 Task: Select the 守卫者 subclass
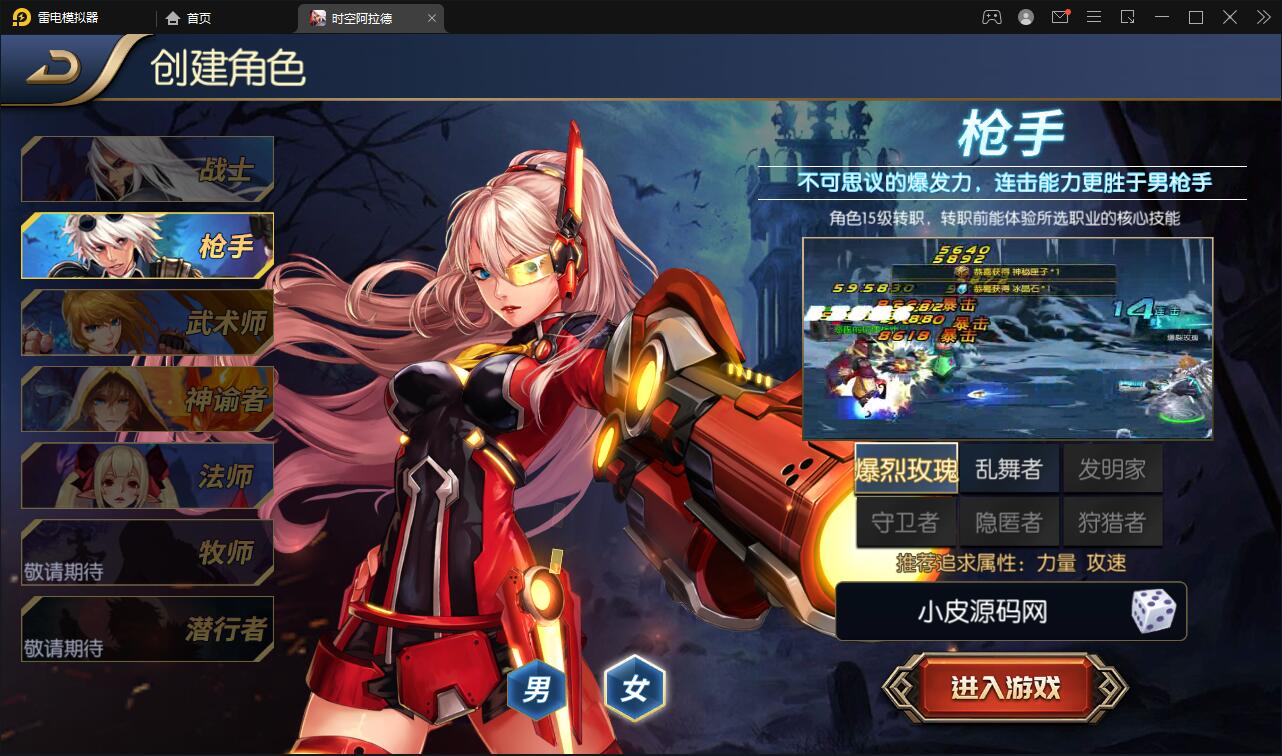[x=905, y=520]
